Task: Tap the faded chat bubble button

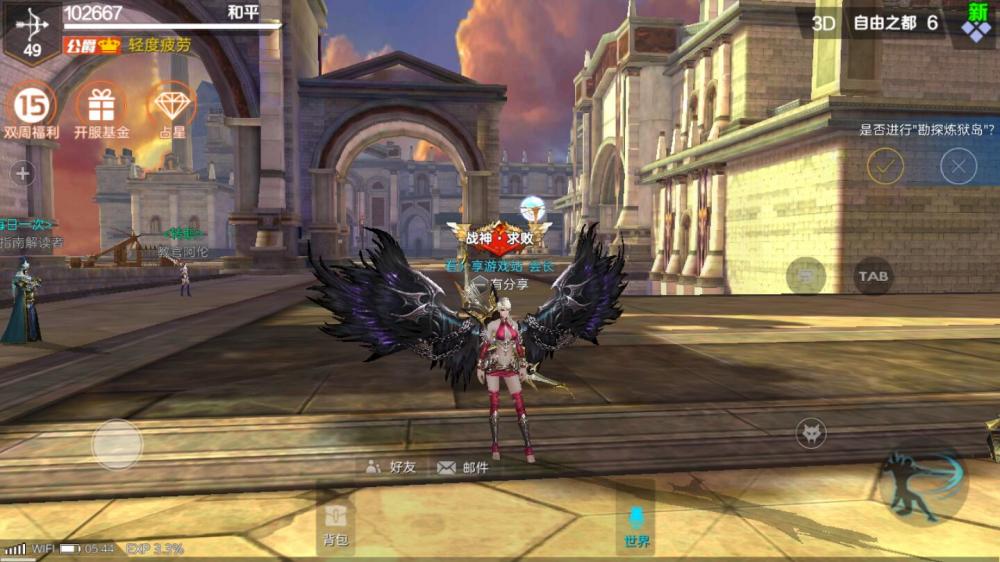Action: click(805, 274)
